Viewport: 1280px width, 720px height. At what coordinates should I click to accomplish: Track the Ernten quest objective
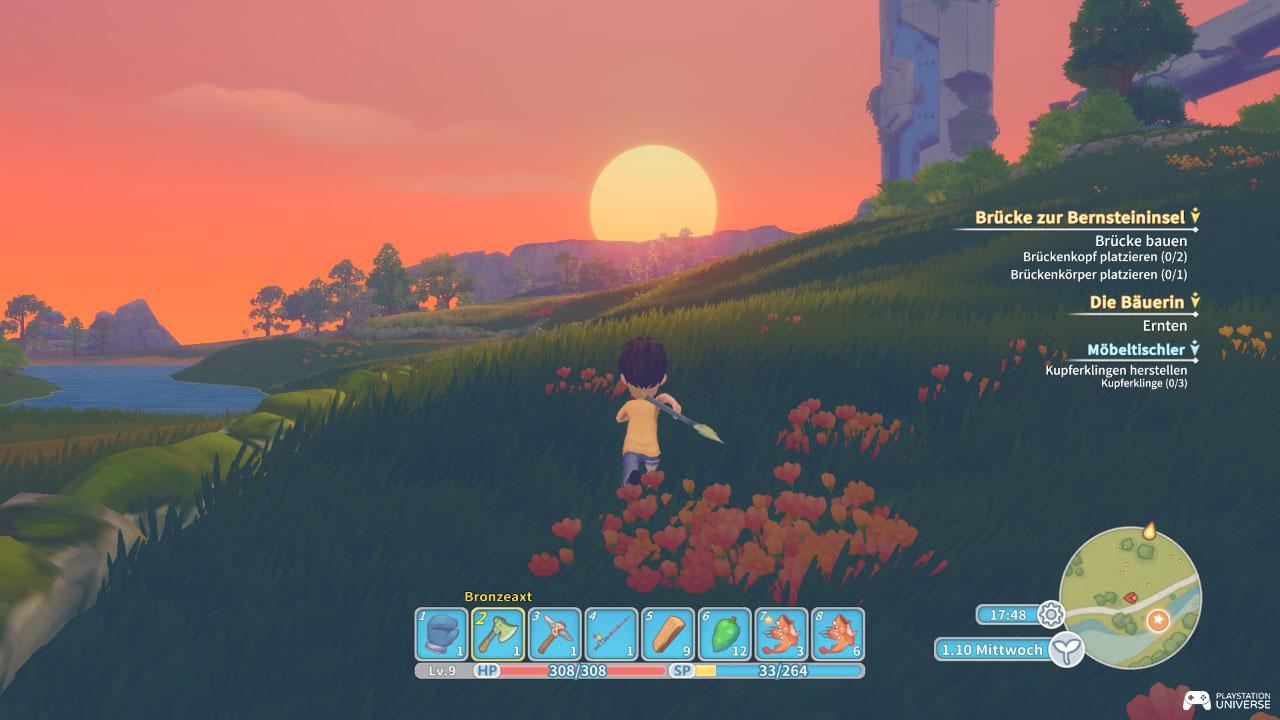tap(1165, 325)
